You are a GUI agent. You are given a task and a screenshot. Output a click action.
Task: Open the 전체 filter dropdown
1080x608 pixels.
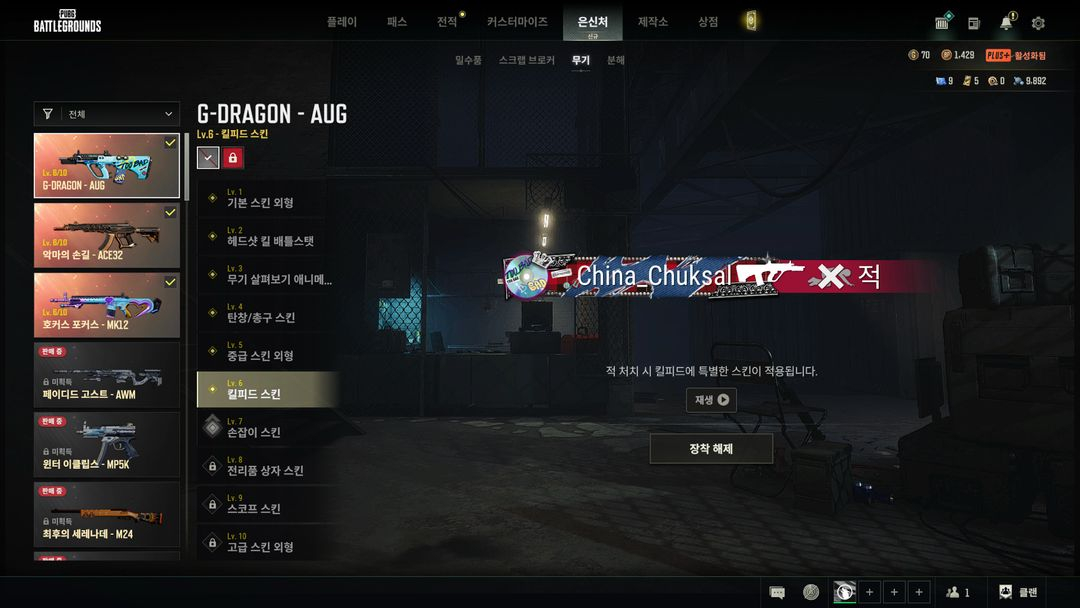[x=107, y=114]
